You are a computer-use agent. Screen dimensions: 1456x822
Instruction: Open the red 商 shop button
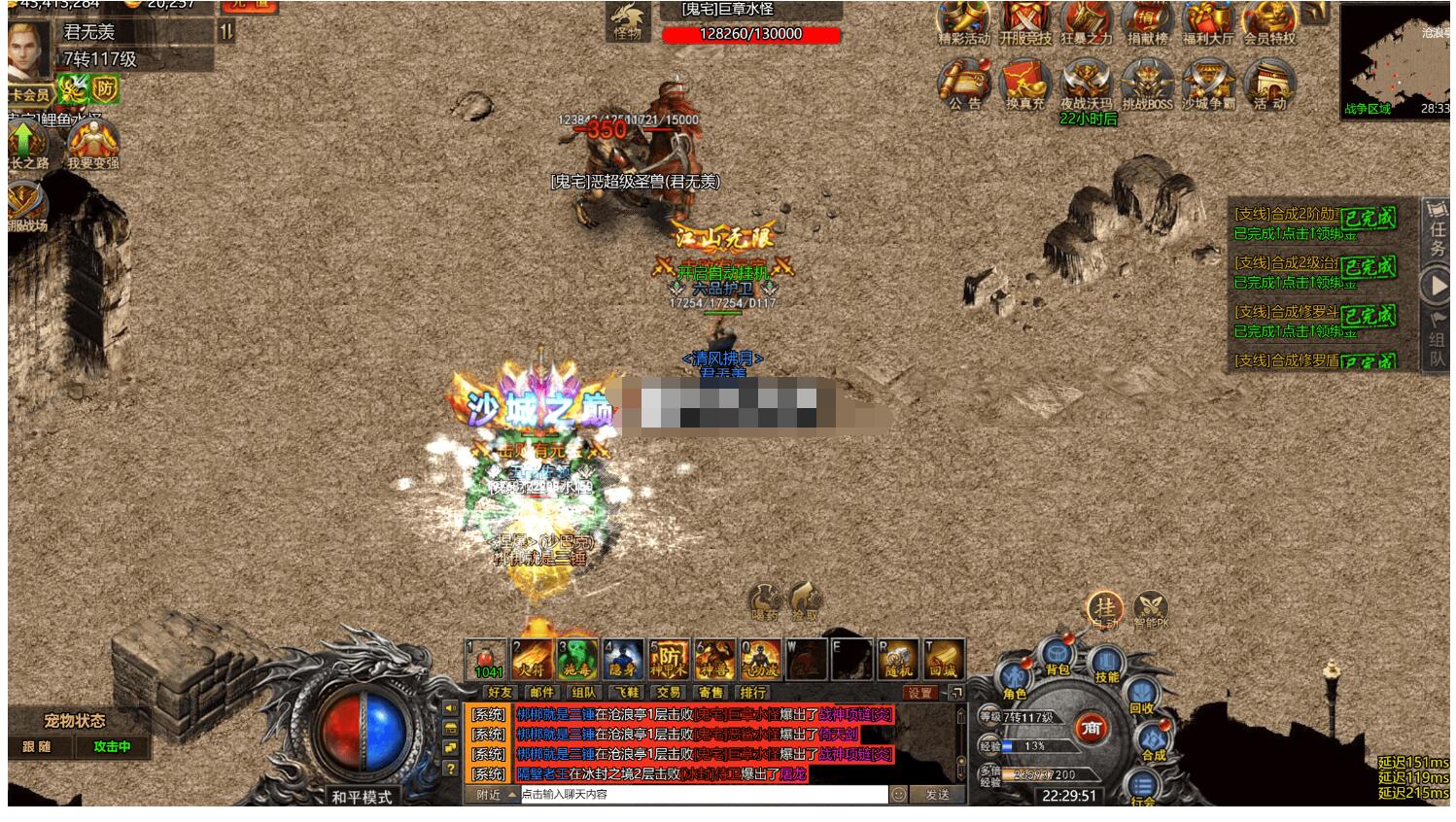(x=1092, y=728)
